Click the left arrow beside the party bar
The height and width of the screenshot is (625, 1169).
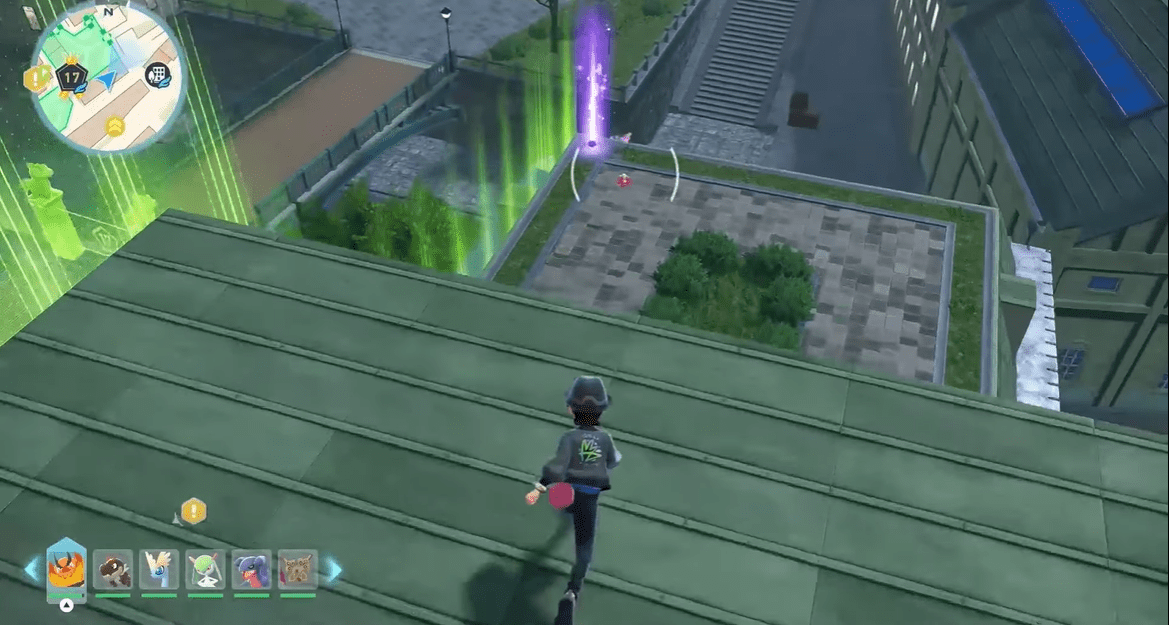32,570
